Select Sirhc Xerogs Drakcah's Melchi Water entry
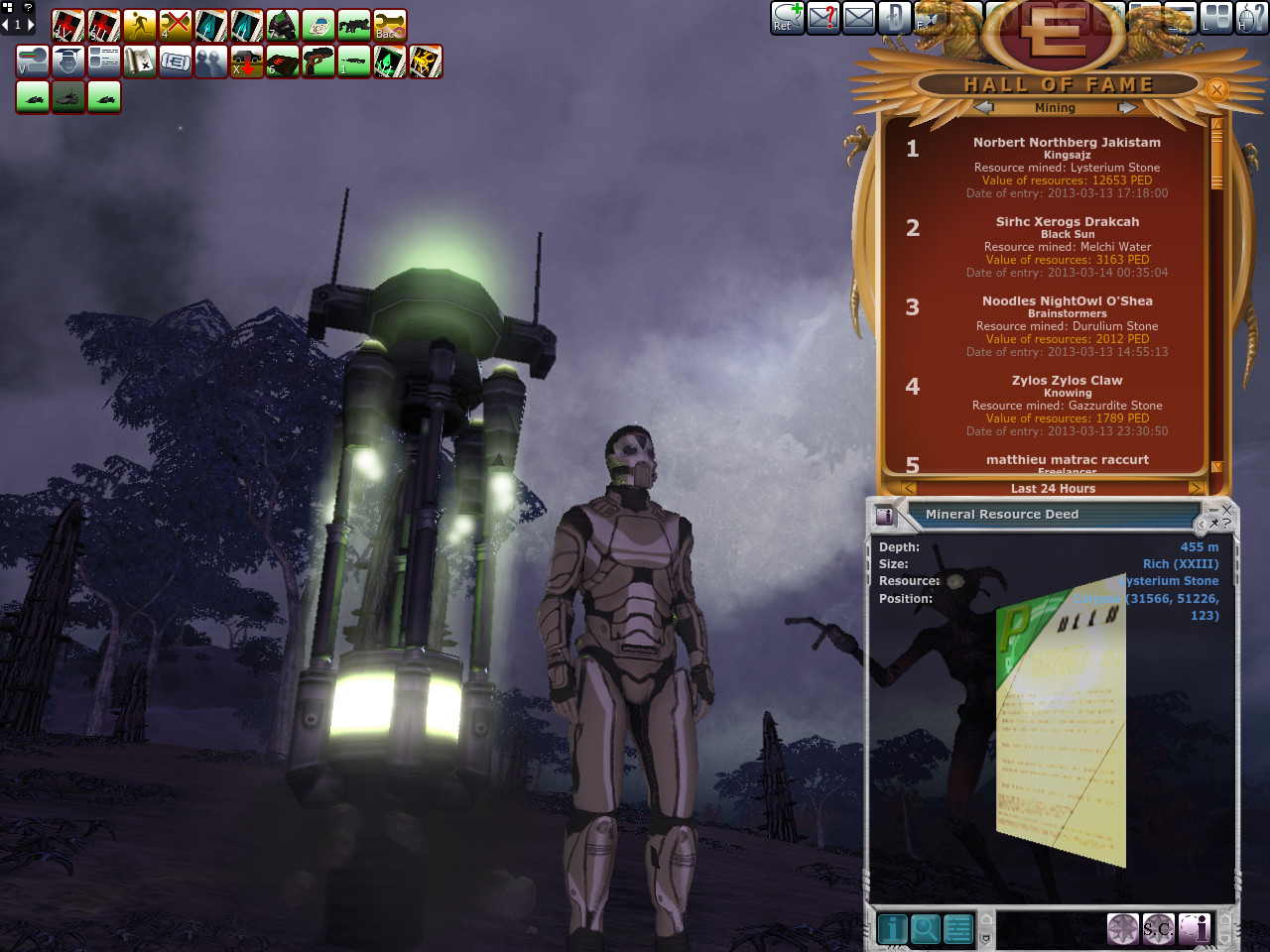Screen dimensions: 1270x952 pyautogui.click(x=1066, y=246)
